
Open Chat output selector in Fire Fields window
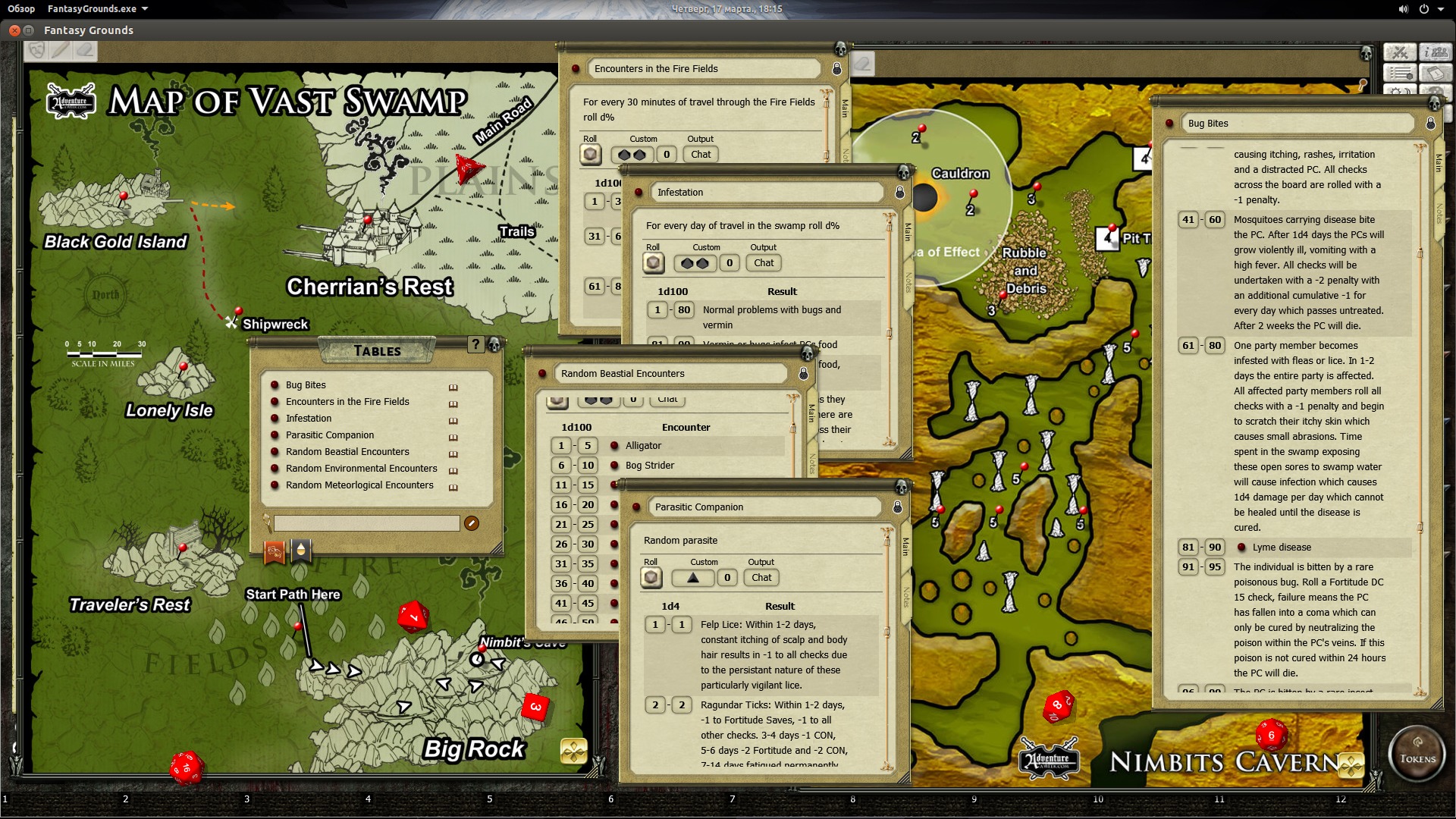pos(700,154)
